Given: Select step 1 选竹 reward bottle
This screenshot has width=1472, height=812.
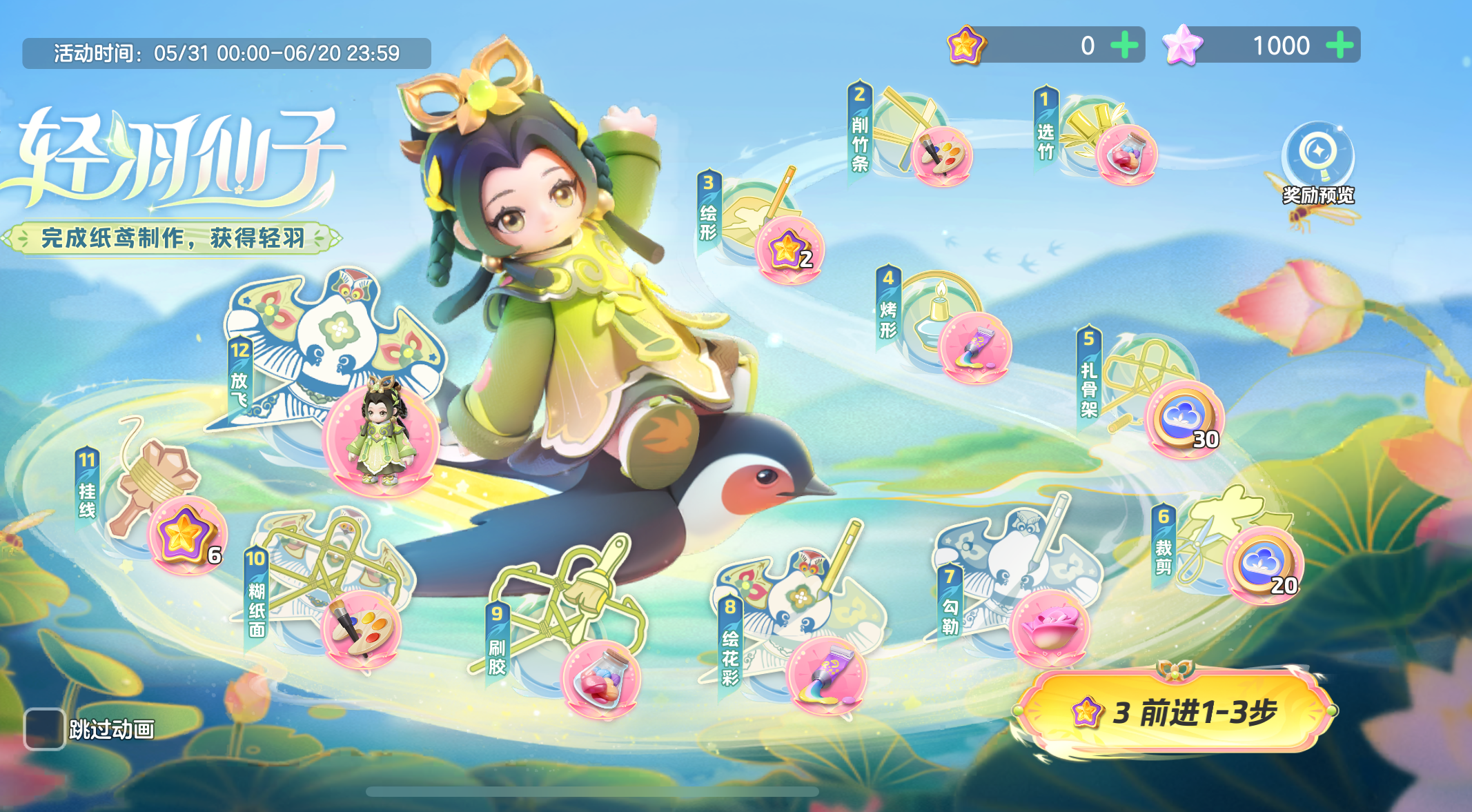Looking at the screenshot, I should pos(1126,155).
